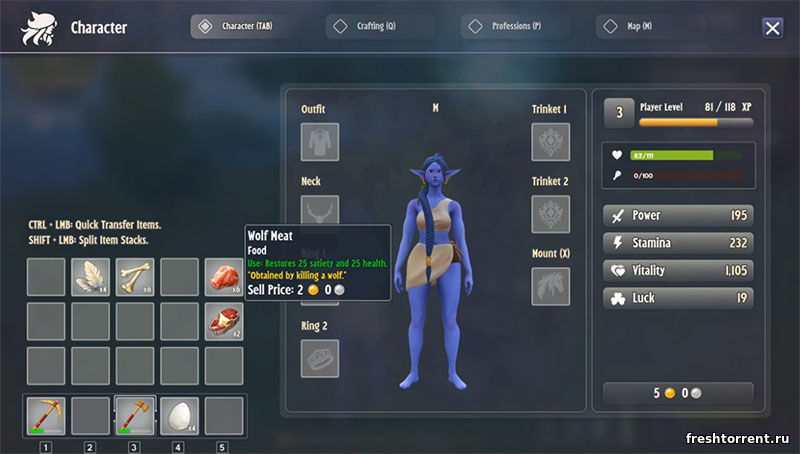800x454 pixels.
Task: Select the feathers inventory slot
Action: (90, 277)
